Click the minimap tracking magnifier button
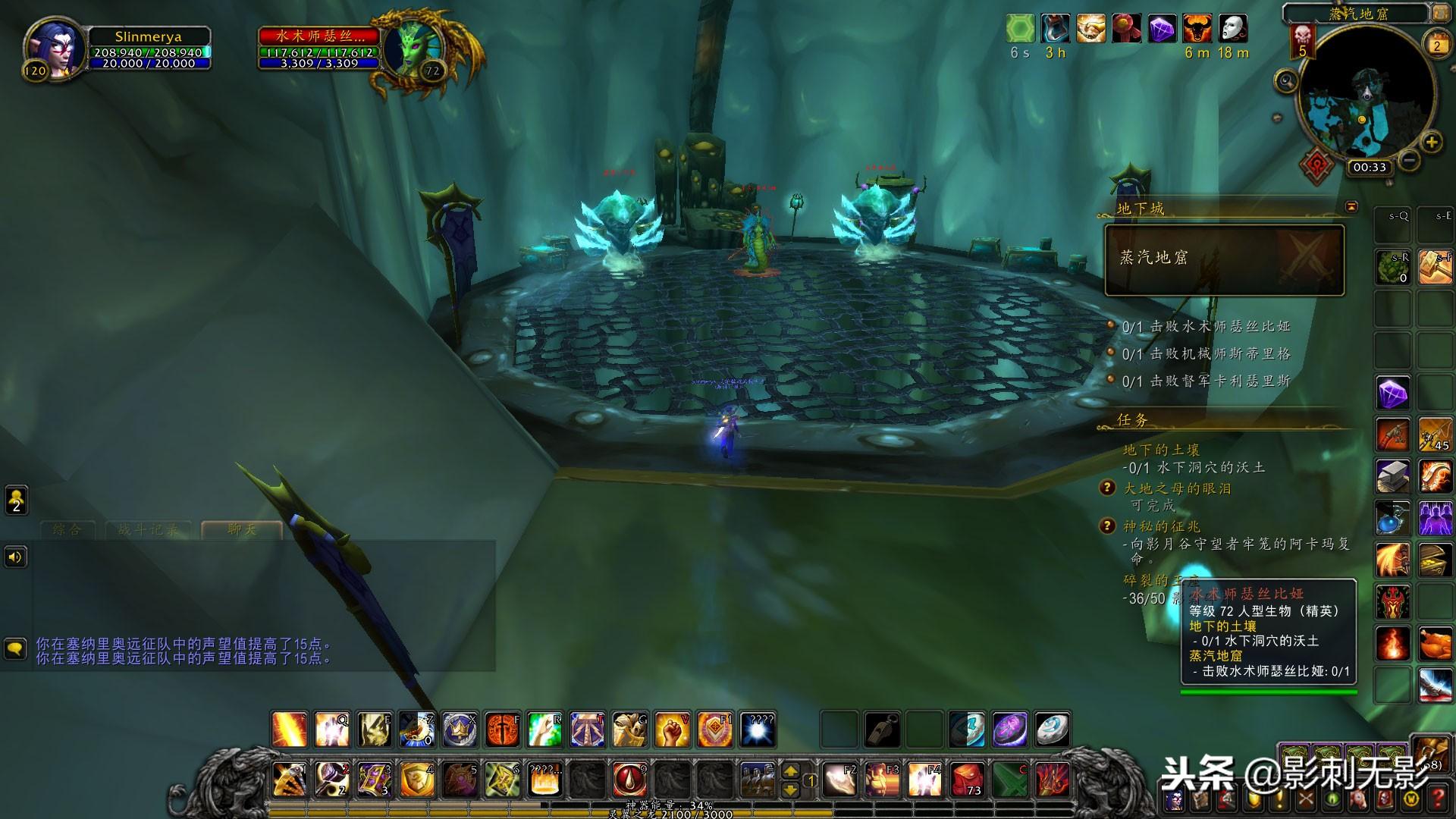This screenshot has height=819, width=1456. (1286, 80)
